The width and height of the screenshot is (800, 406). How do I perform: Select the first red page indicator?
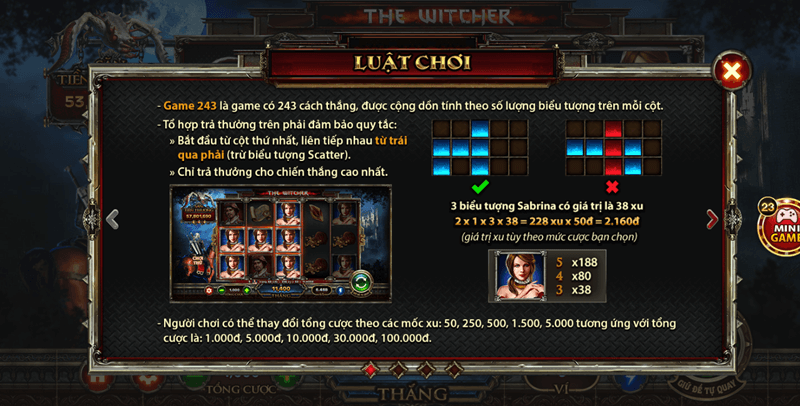(371, 370)
